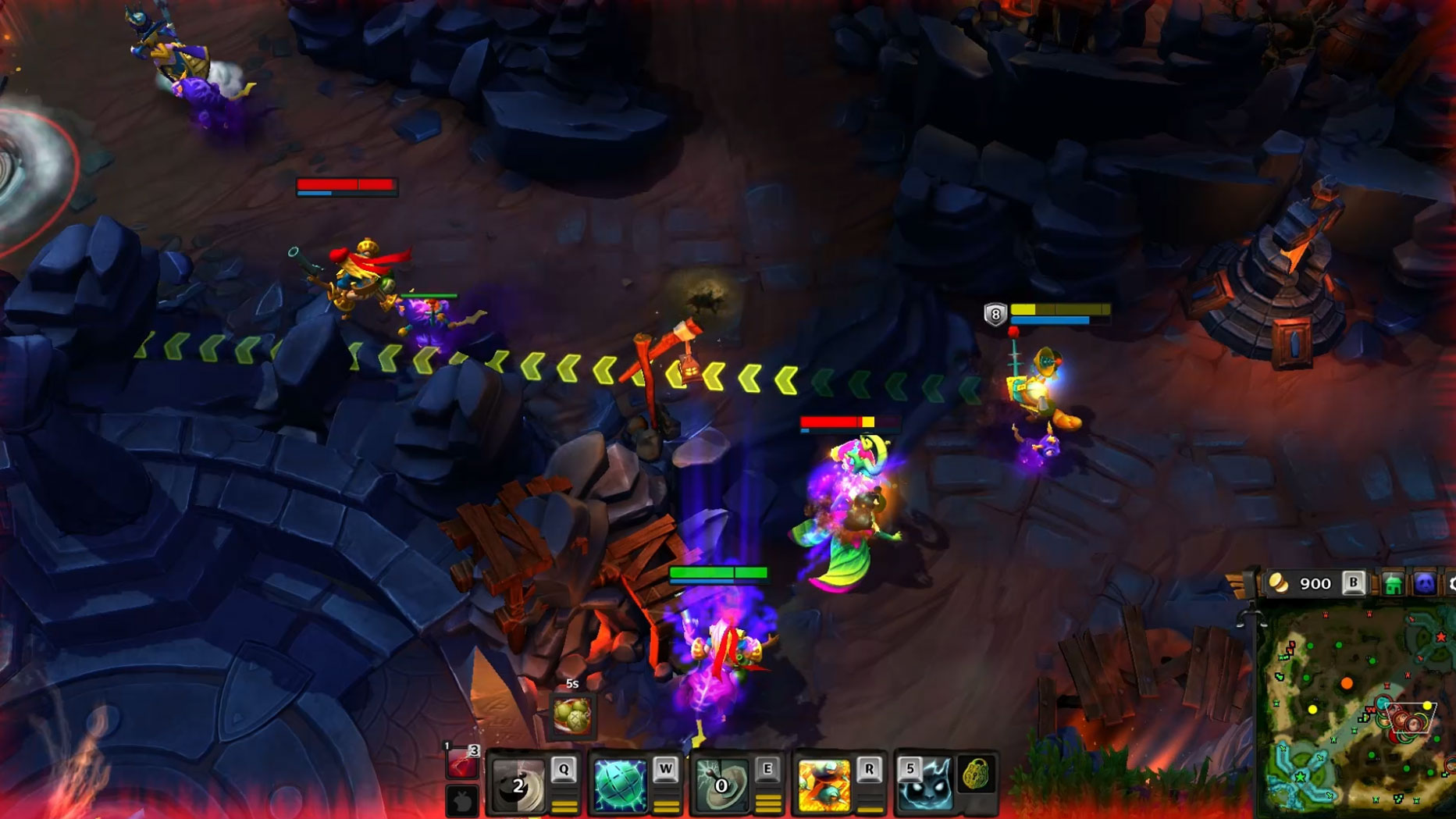1456x819 pixels.
Task: Select the gold padlock slot
Action: (975, 774)
